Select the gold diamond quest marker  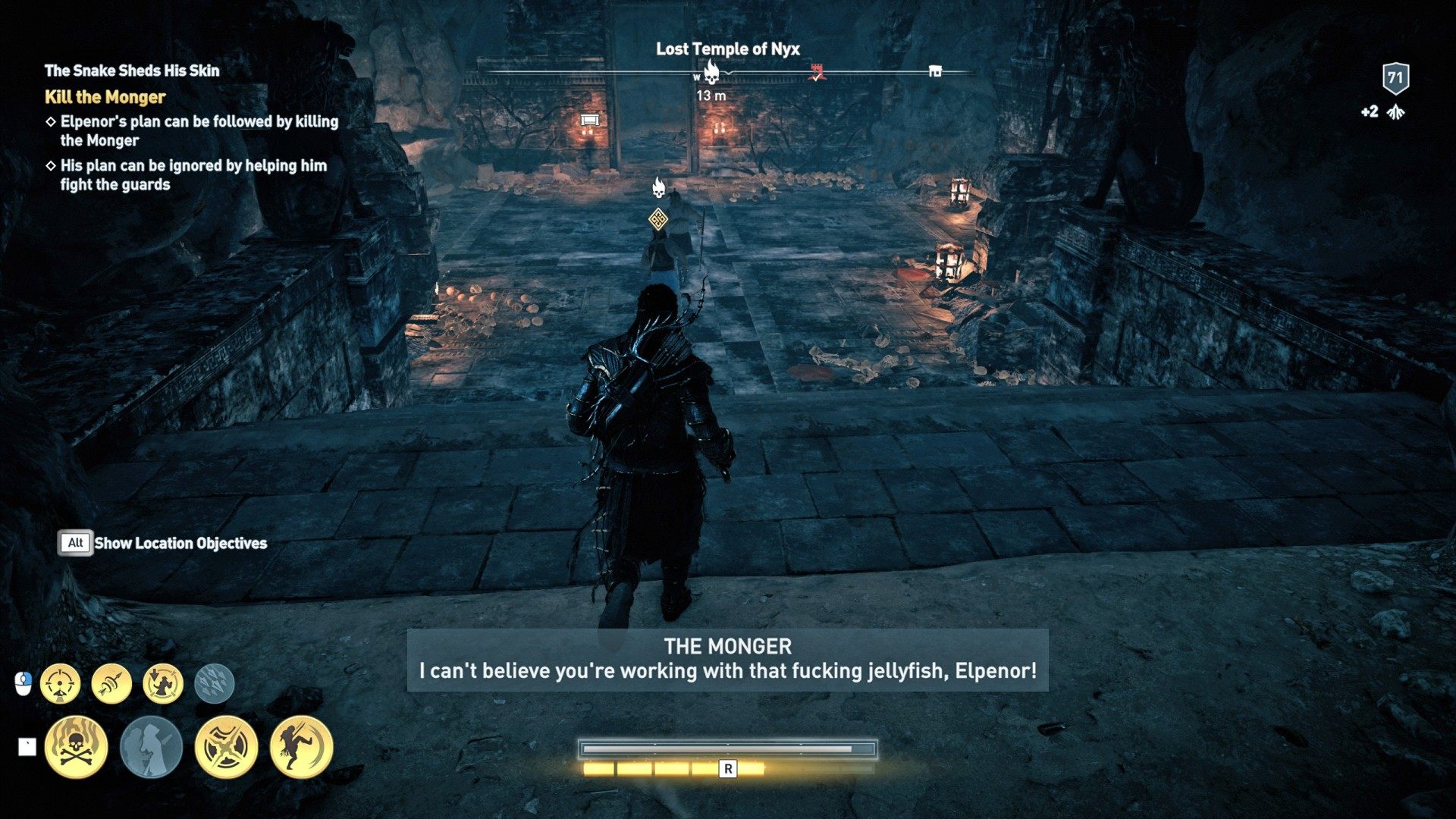click(x=658, y=220)
